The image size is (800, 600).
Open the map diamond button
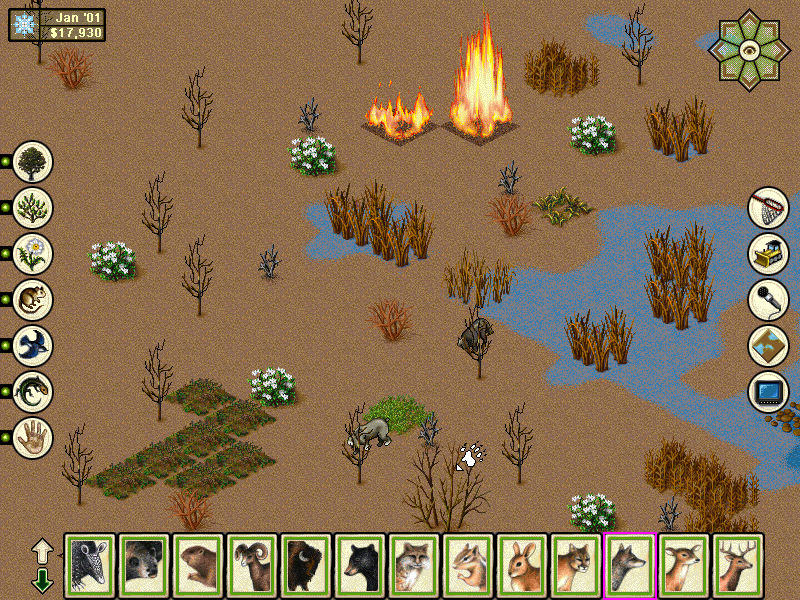(x=768, y=346)
